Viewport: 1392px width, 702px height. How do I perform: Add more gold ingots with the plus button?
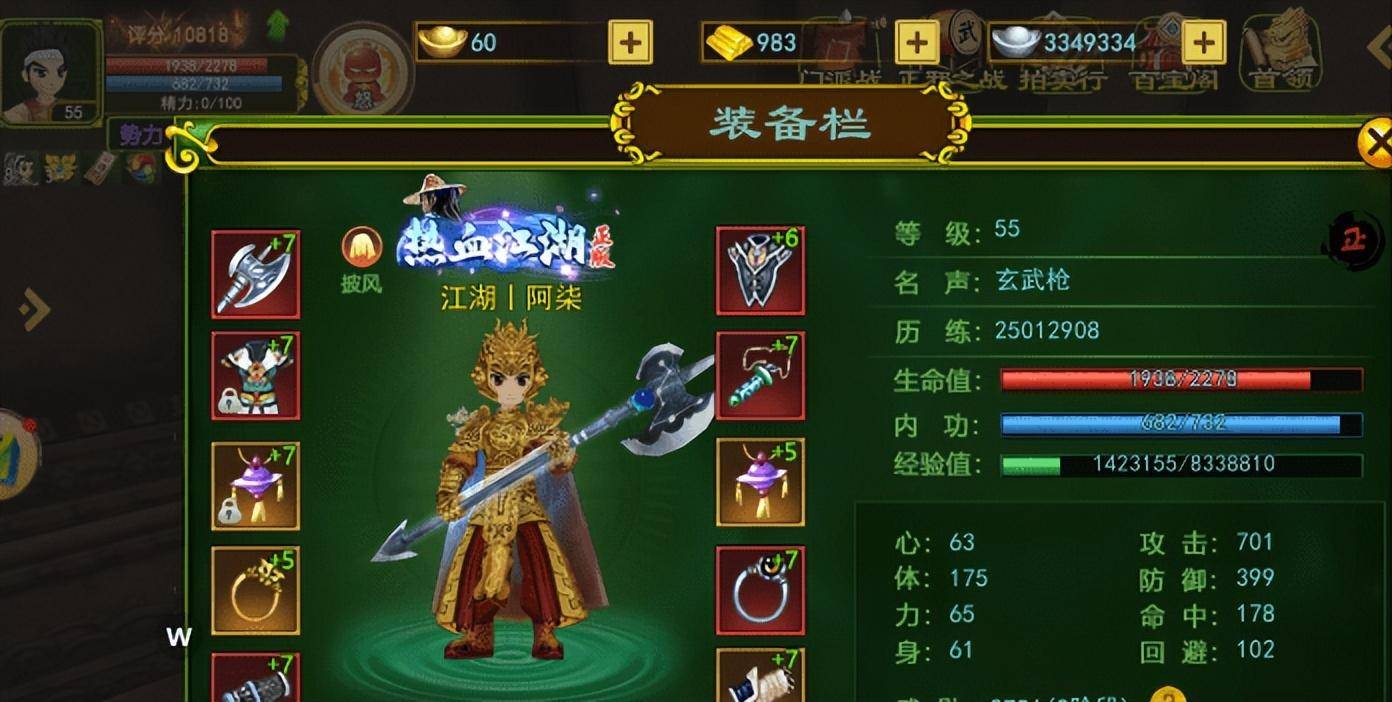[x=630, y=42]
